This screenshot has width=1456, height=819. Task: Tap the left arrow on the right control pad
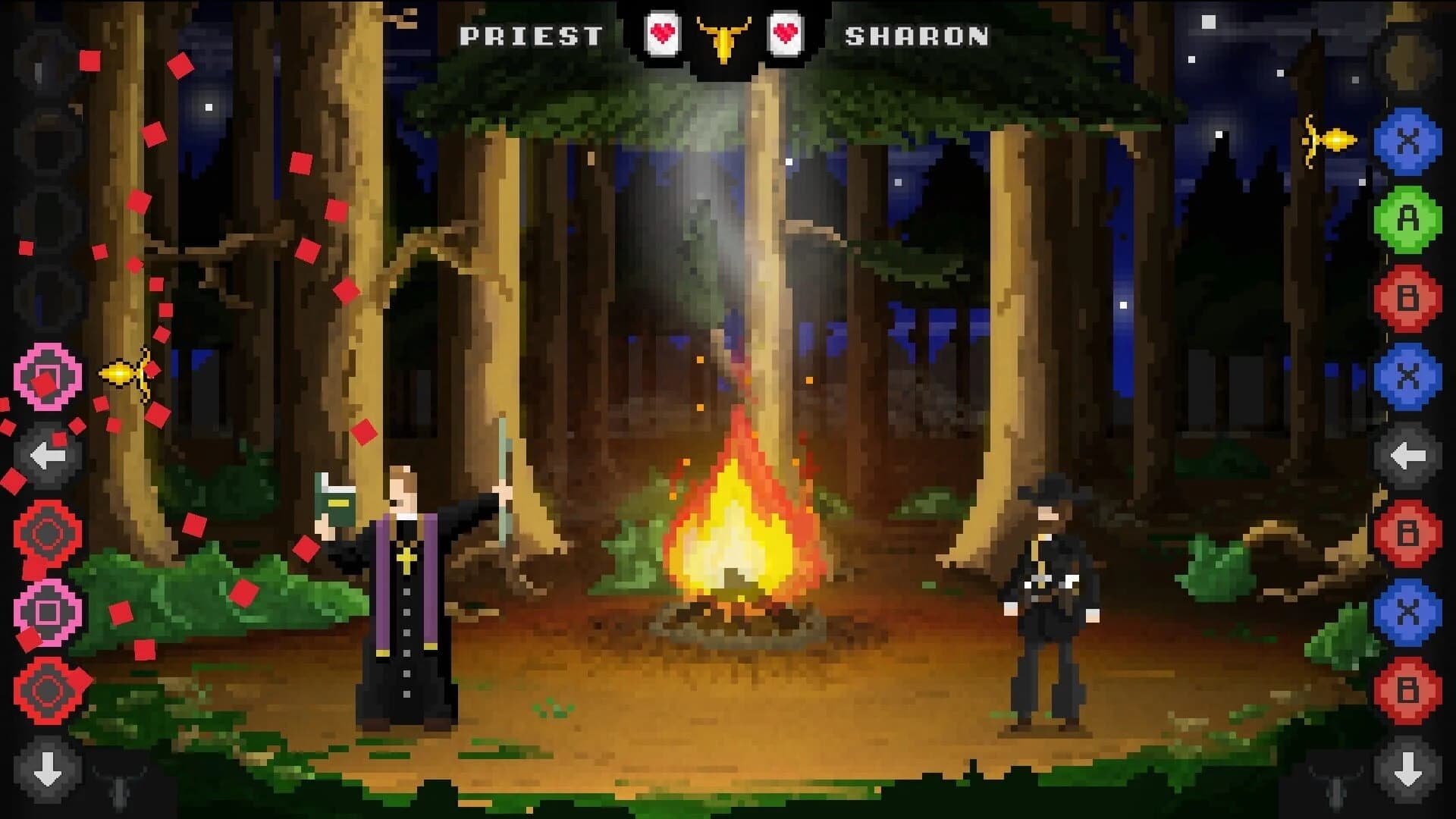pos(1409,455)
